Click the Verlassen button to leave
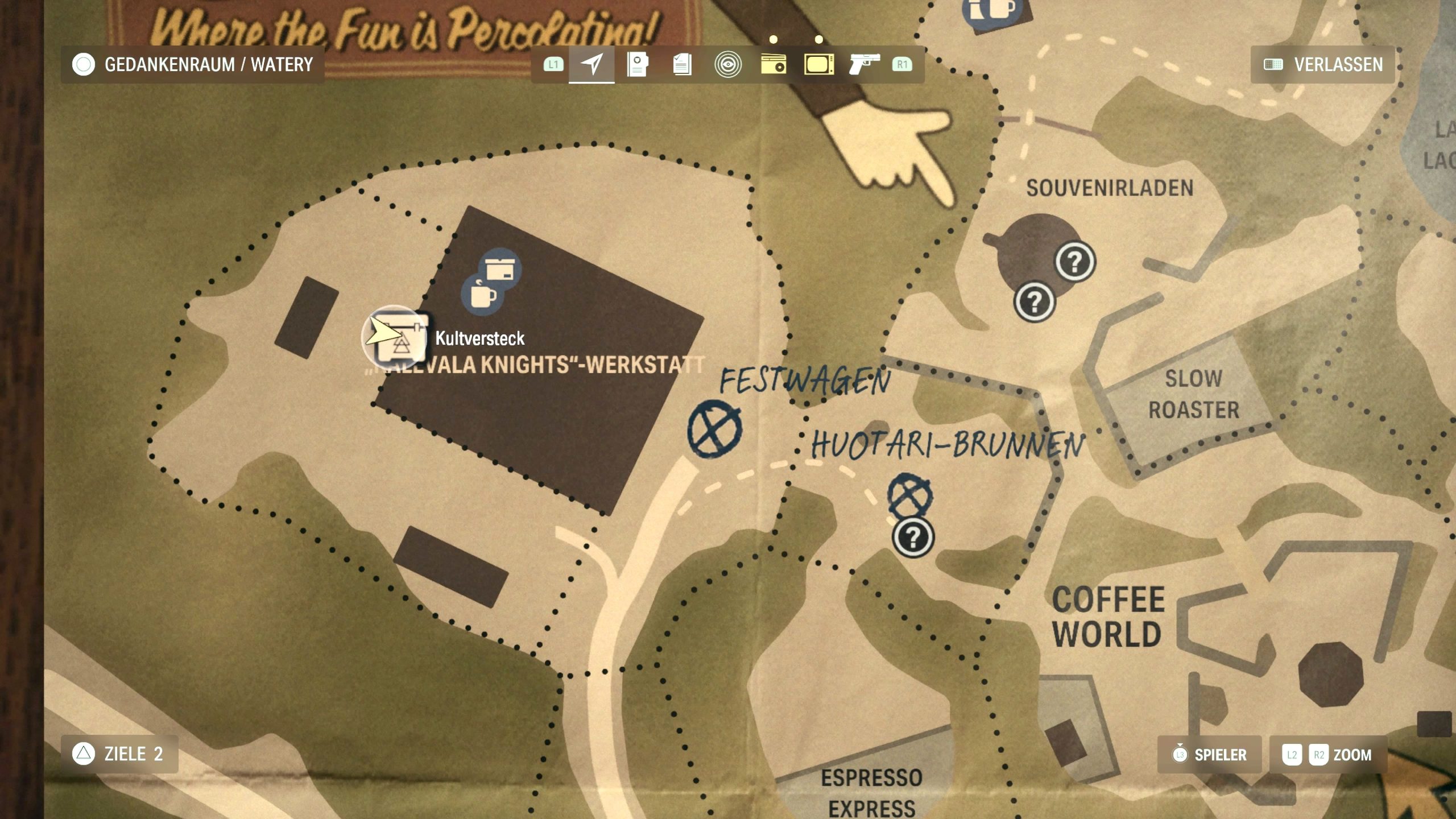Screen dimensions: 1456x819 [x=1323, y=64]
